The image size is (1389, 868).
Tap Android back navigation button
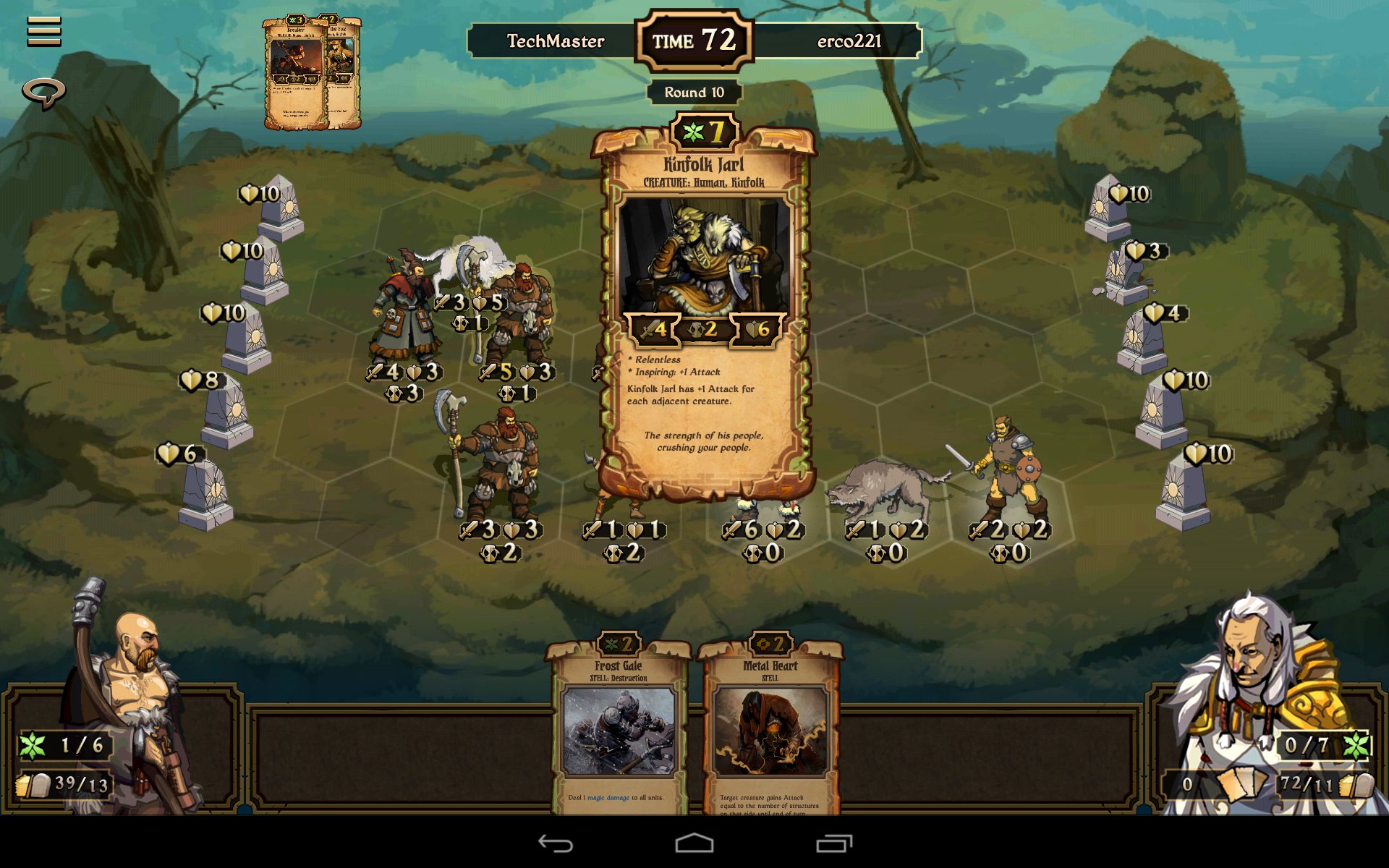pos(556,843)
